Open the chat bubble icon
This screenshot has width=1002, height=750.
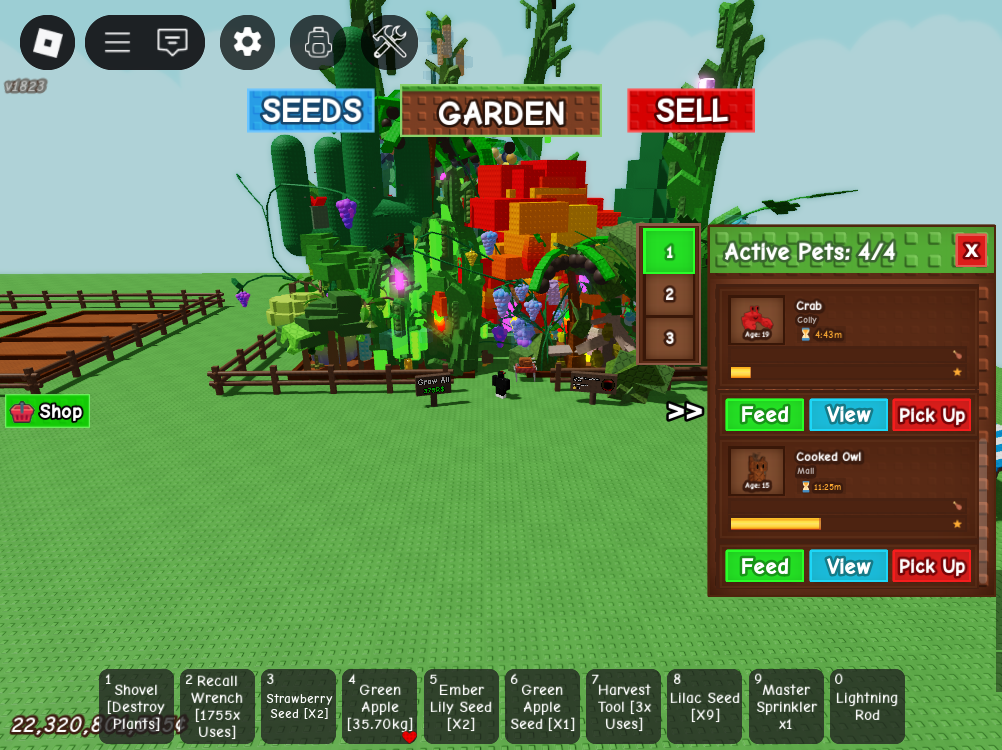click(x=172, y=42)
